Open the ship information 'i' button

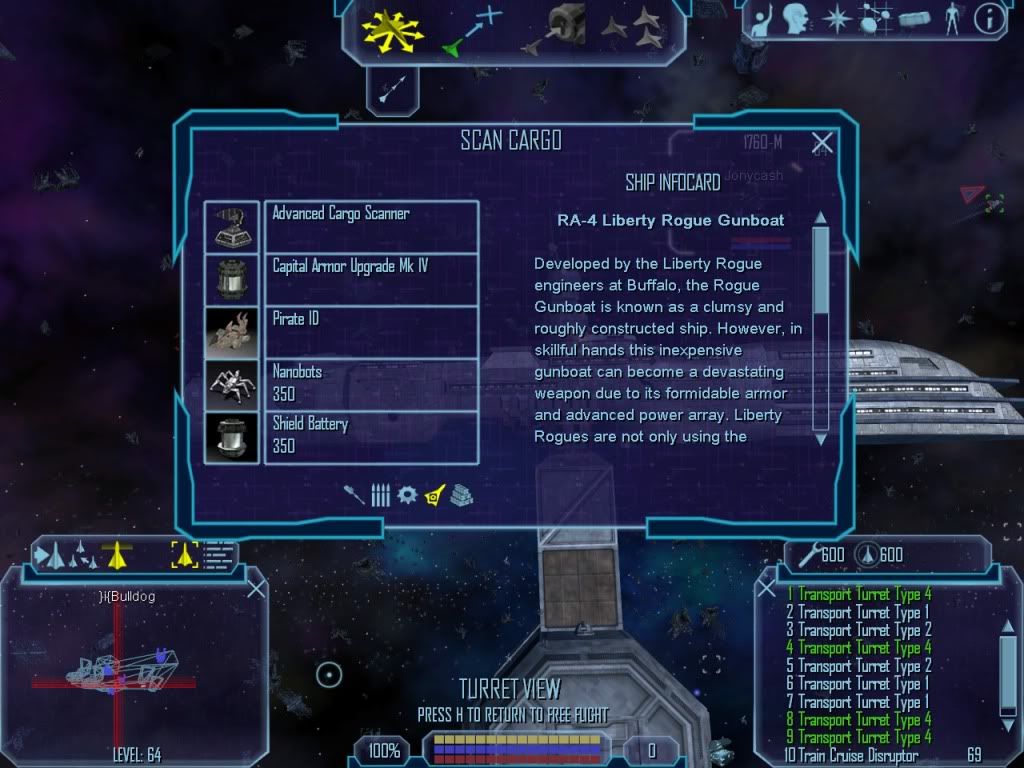tap(989, 18)
